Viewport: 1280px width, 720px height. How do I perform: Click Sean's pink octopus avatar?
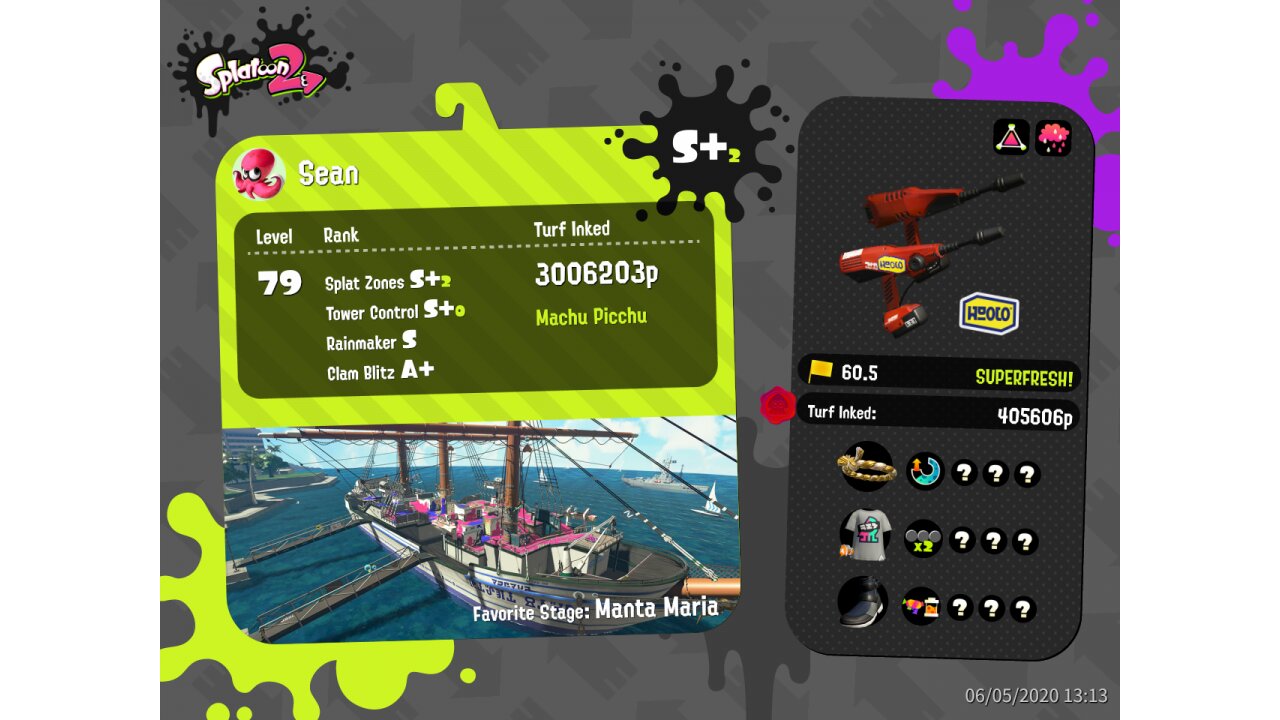[259, 173]
